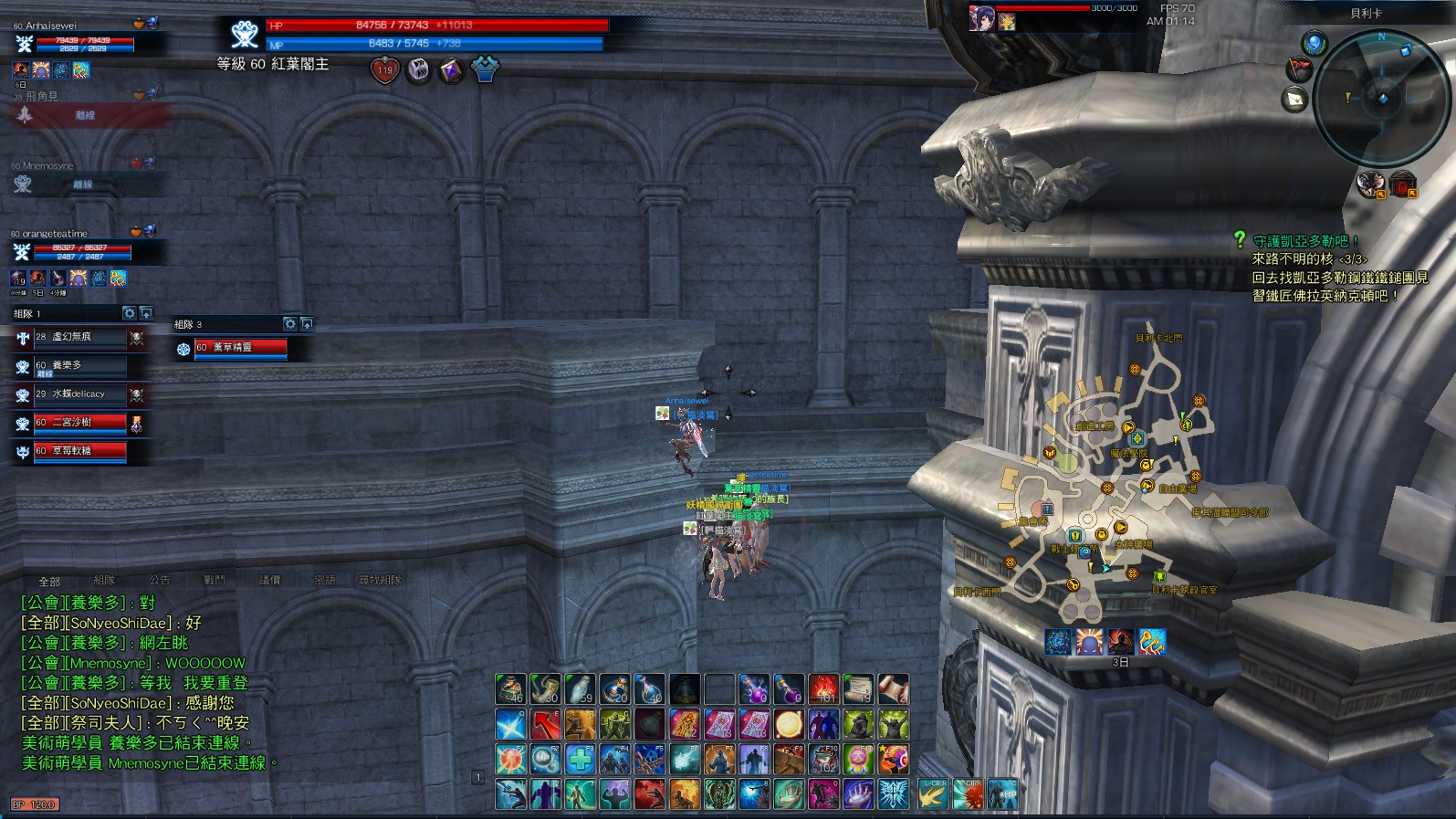The height and width of the screenshot is (819, 1456).
Task: Click the blue globe laurel icon
Action: pos(1315,43)
